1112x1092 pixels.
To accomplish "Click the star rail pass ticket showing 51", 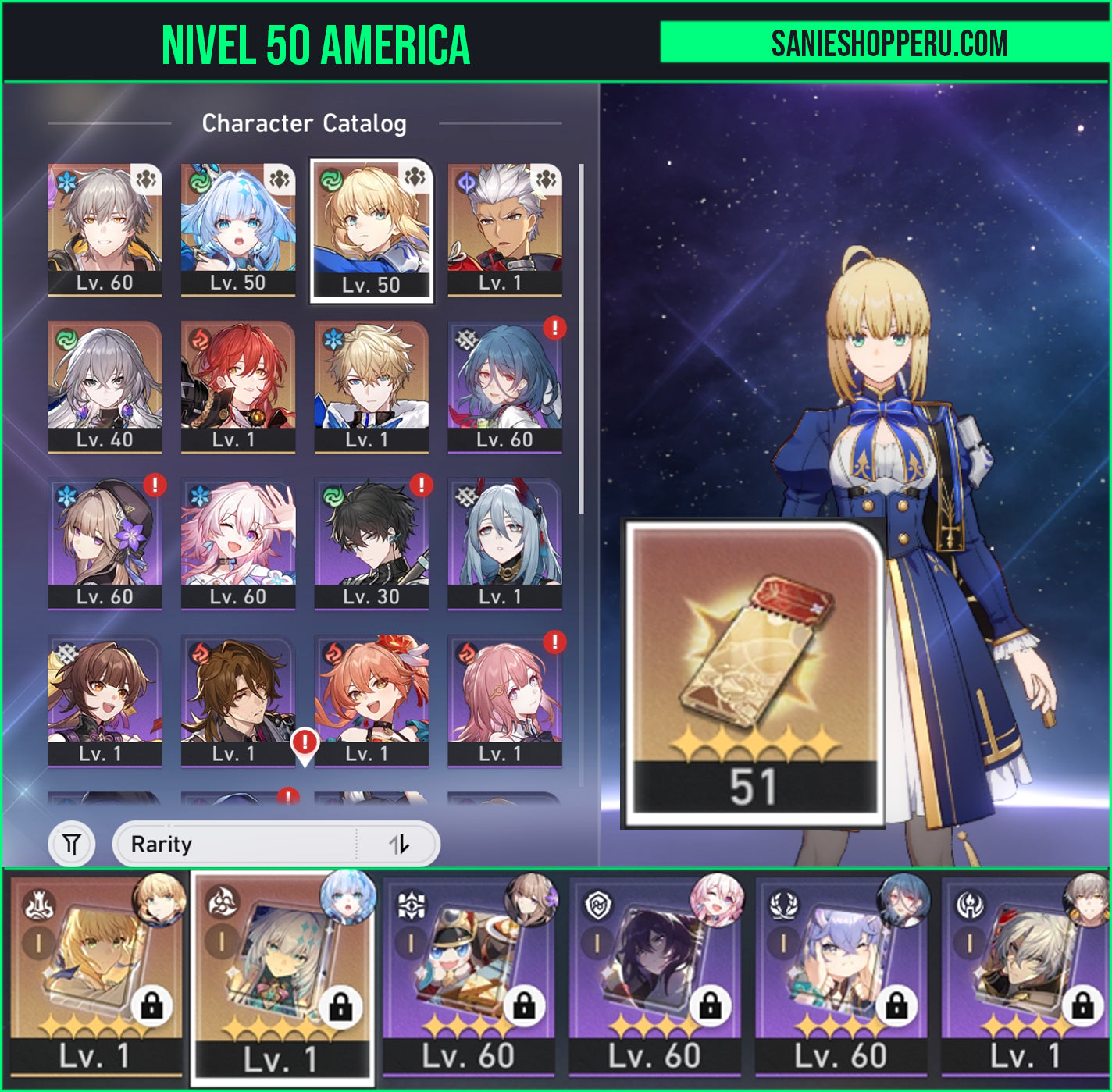I will [754, 672].
